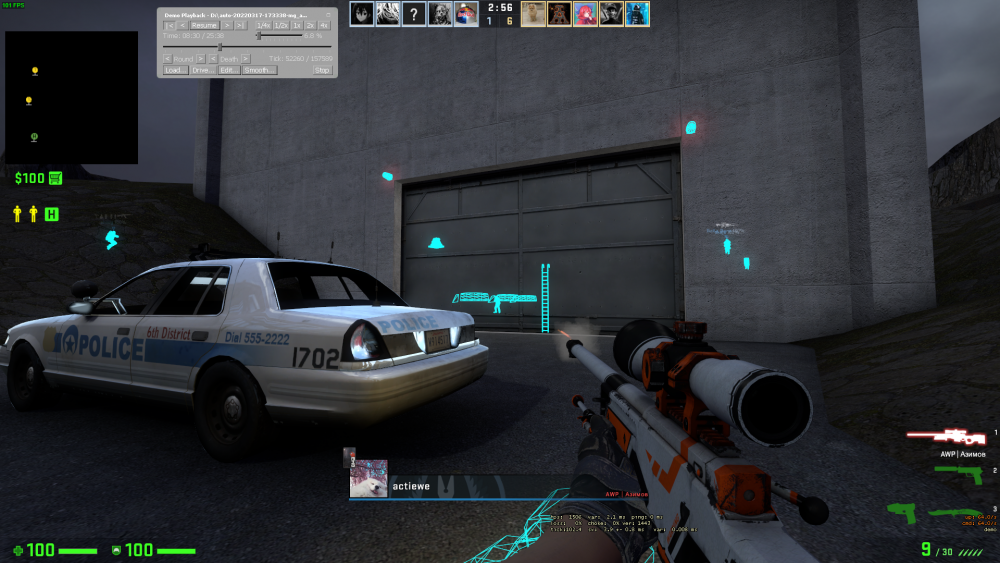Open the Drive... camera option
The height and width of the screenshot is (563, 1000).
click(x=202, y=70)
